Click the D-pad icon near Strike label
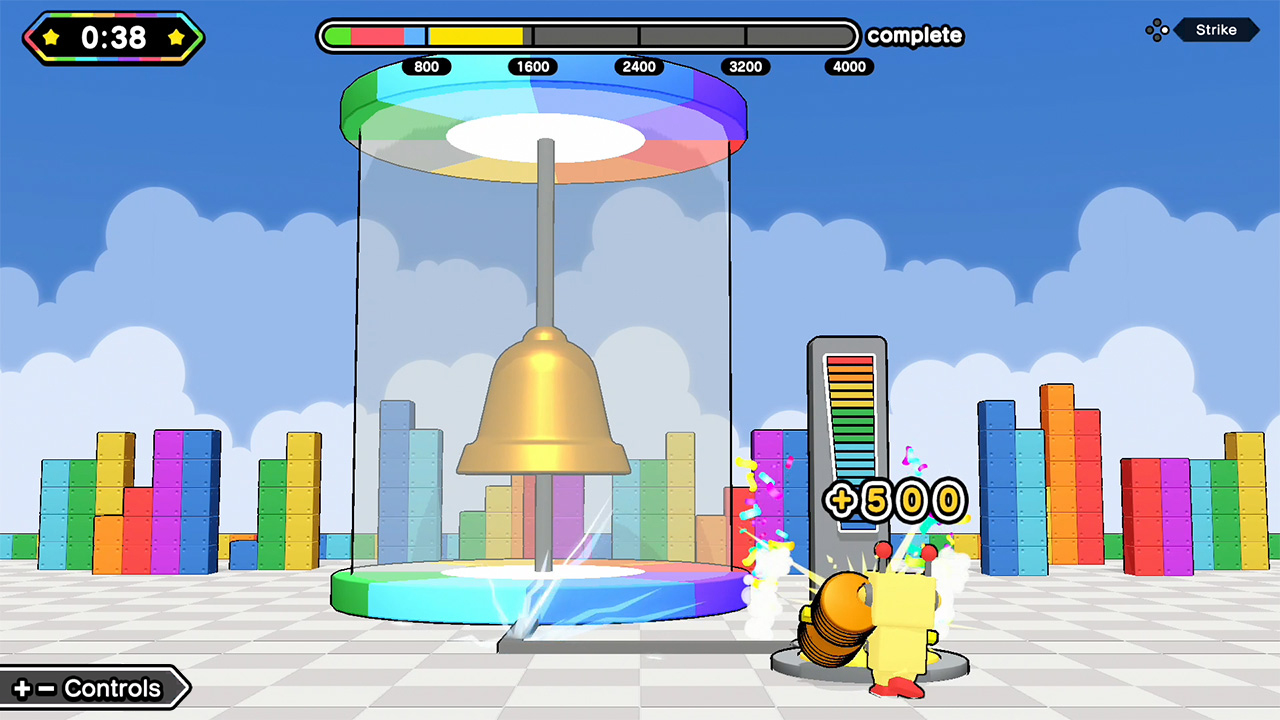 [1157, 30]
